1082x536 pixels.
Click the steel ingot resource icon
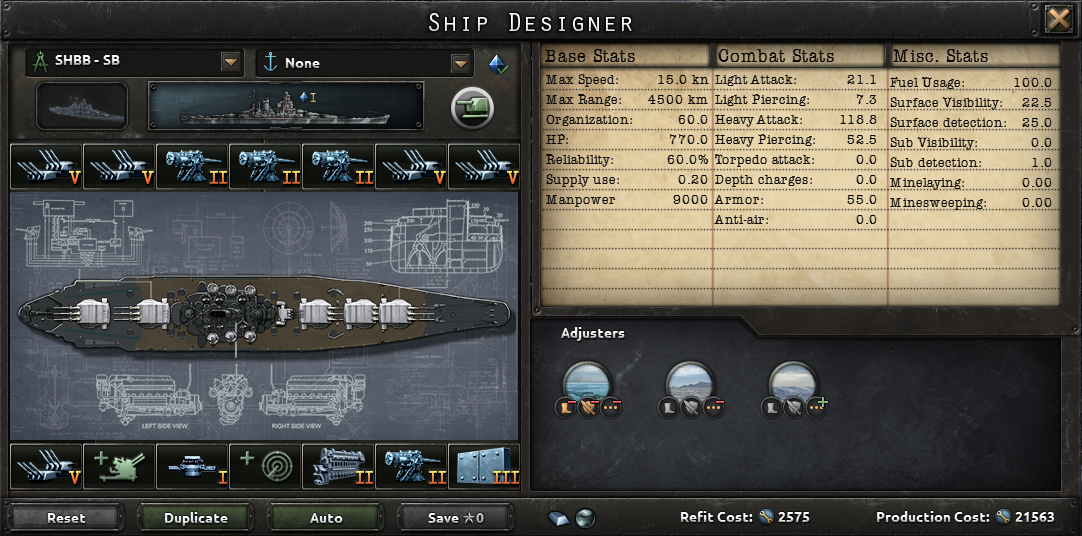click(x=559, y=518)
